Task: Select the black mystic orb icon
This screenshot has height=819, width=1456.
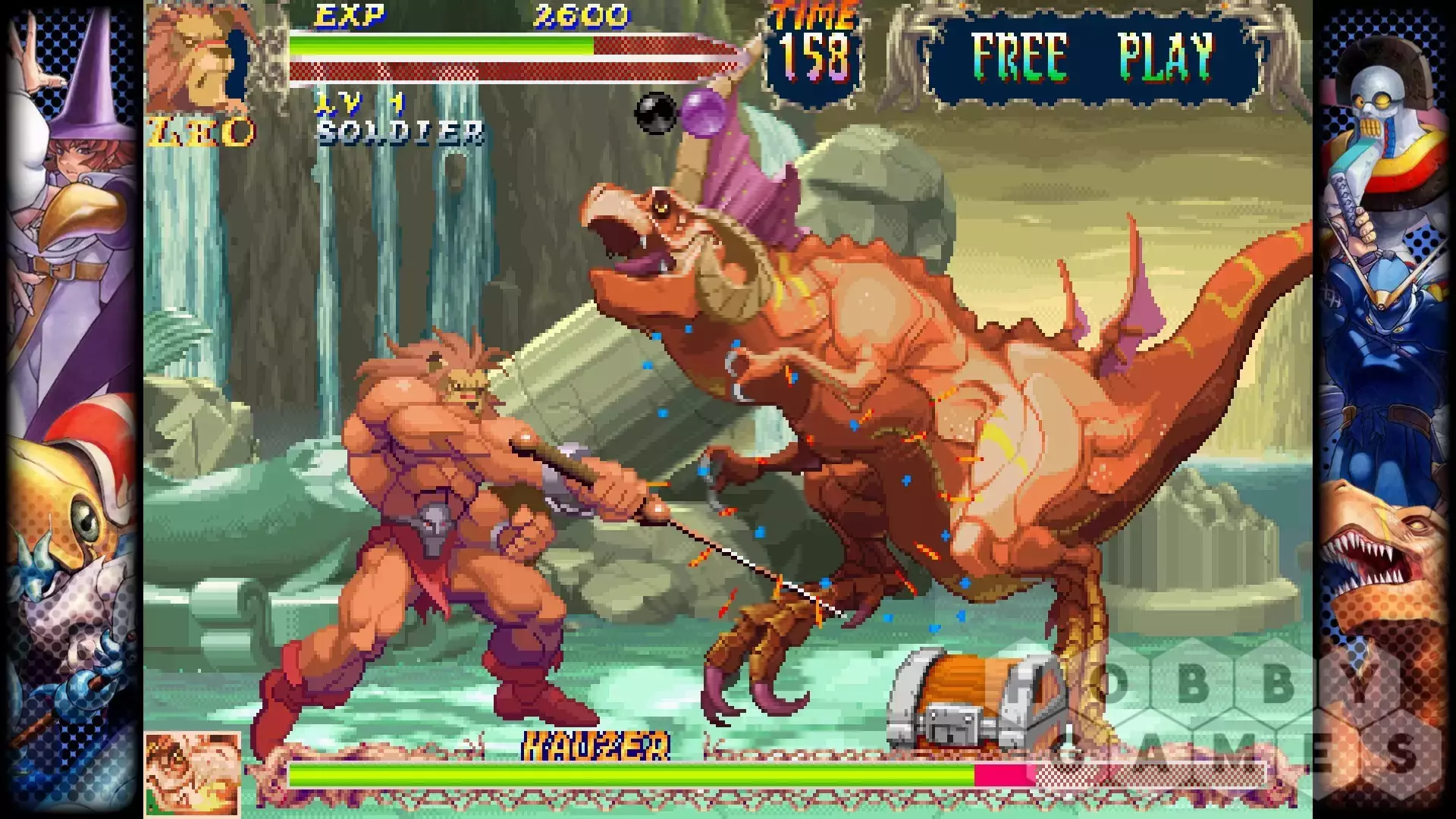Action: (x=655, y=114)
